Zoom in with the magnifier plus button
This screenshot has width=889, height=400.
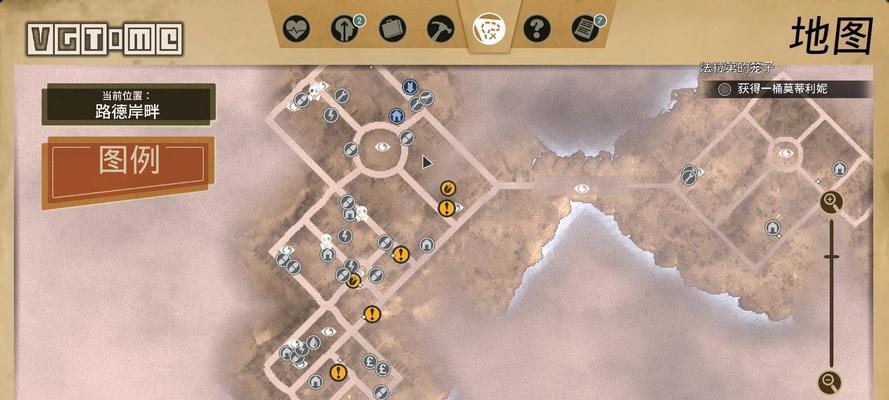point(831,203)
